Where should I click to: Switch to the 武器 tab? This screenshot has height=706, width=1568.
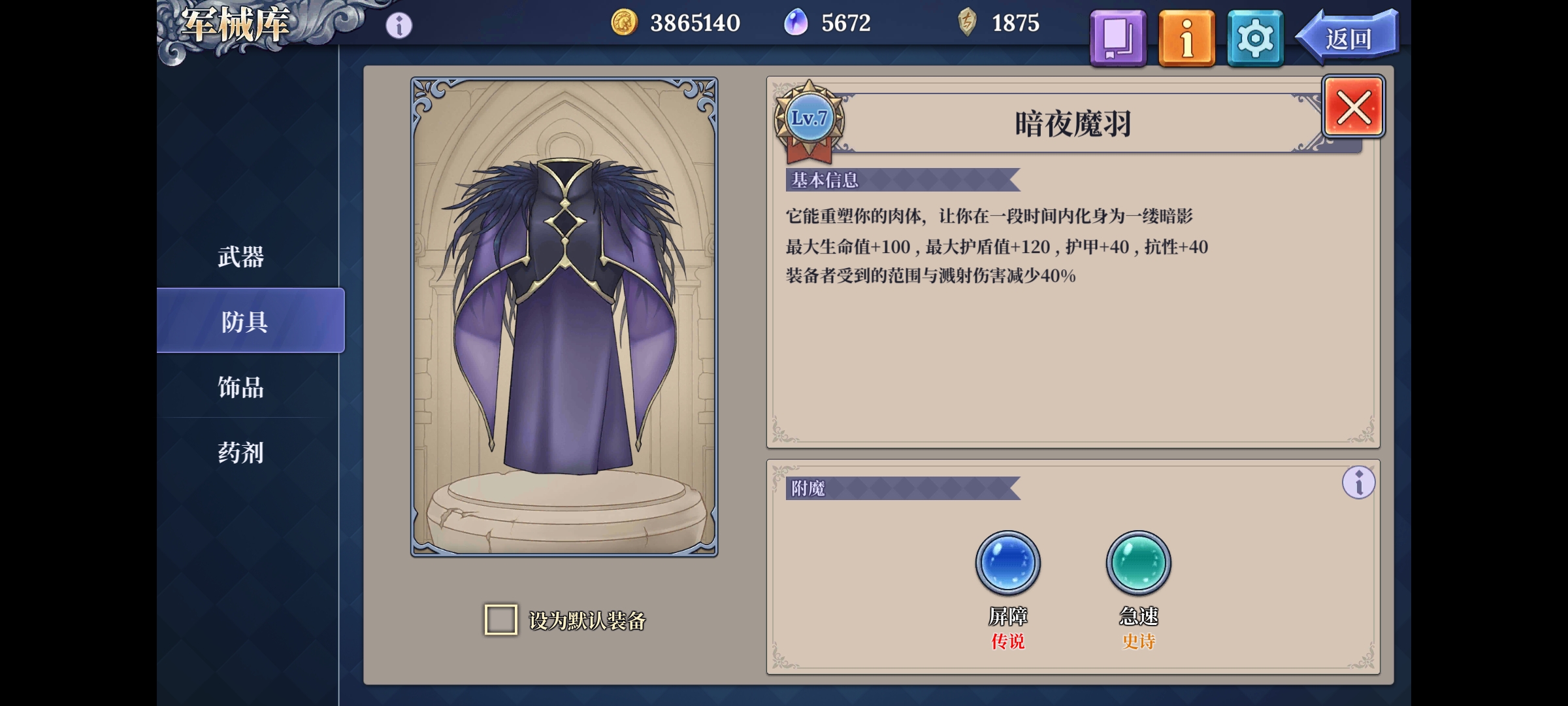click(x=241, y=258)
